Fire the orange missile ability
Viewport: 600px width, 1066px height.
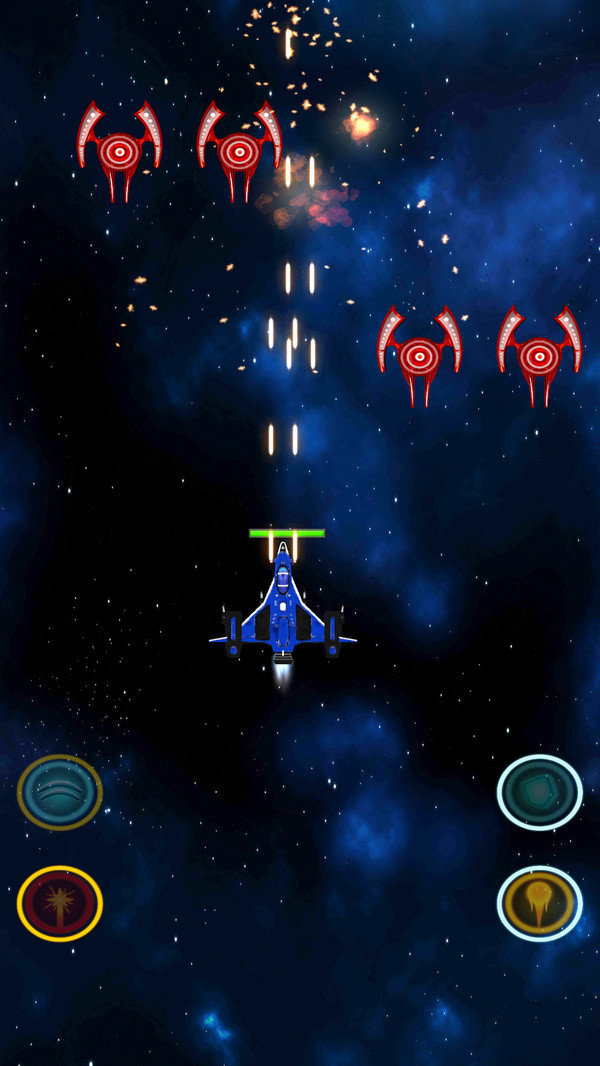click(x=540, y=903)
